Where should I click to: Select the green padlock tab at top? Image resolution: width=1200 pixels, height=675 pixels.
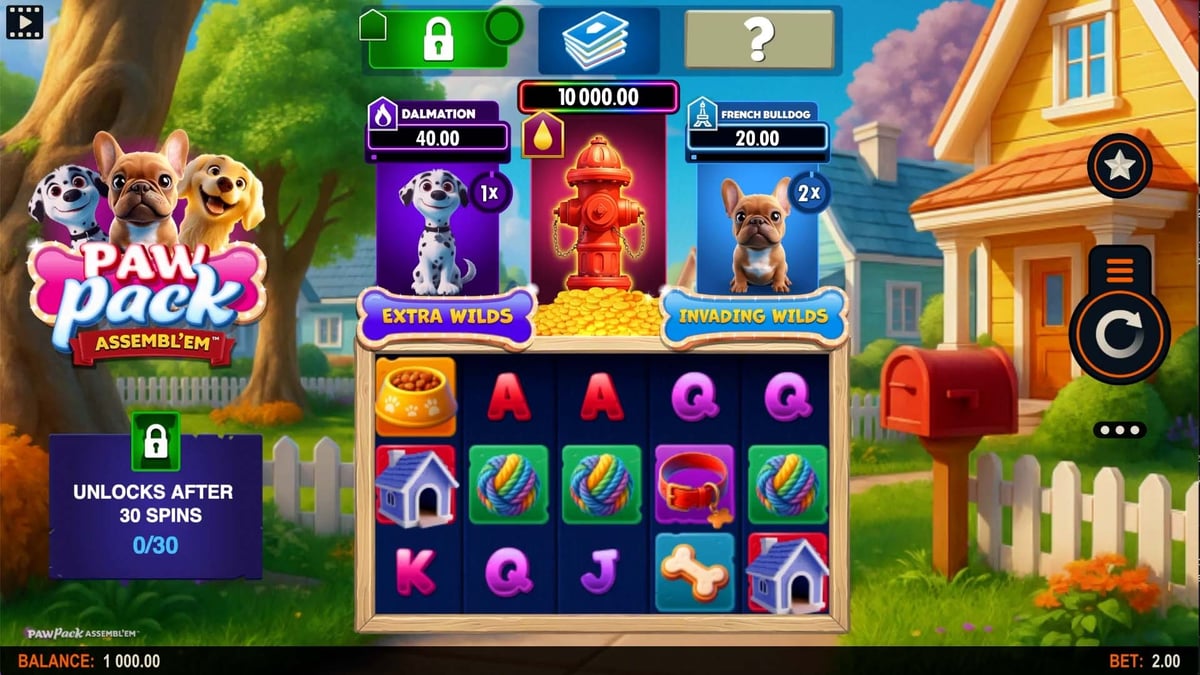coord(437,40)
